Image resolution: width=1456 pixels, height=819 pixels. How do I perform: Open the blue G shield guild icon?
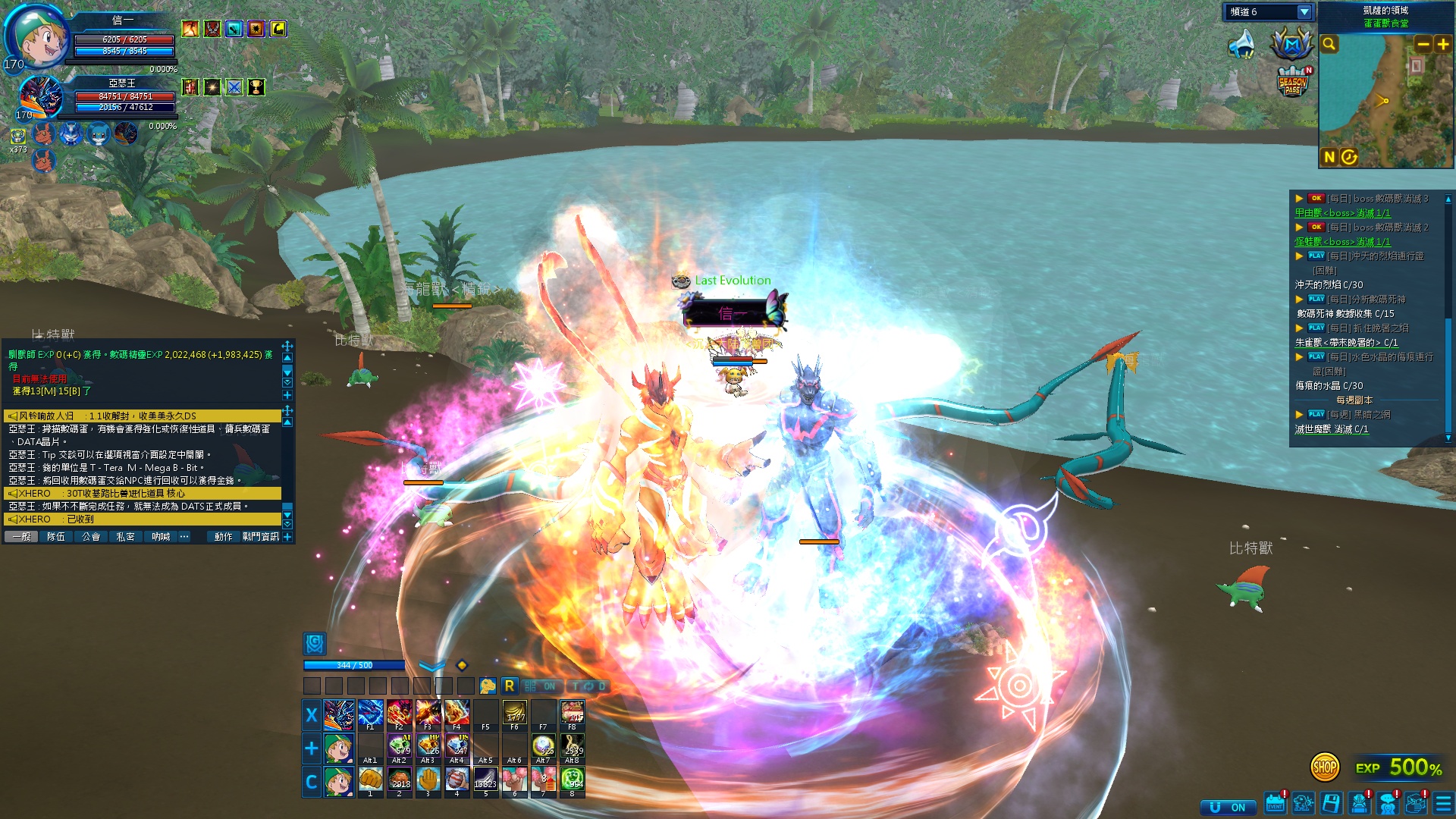[x=315, y=644]
